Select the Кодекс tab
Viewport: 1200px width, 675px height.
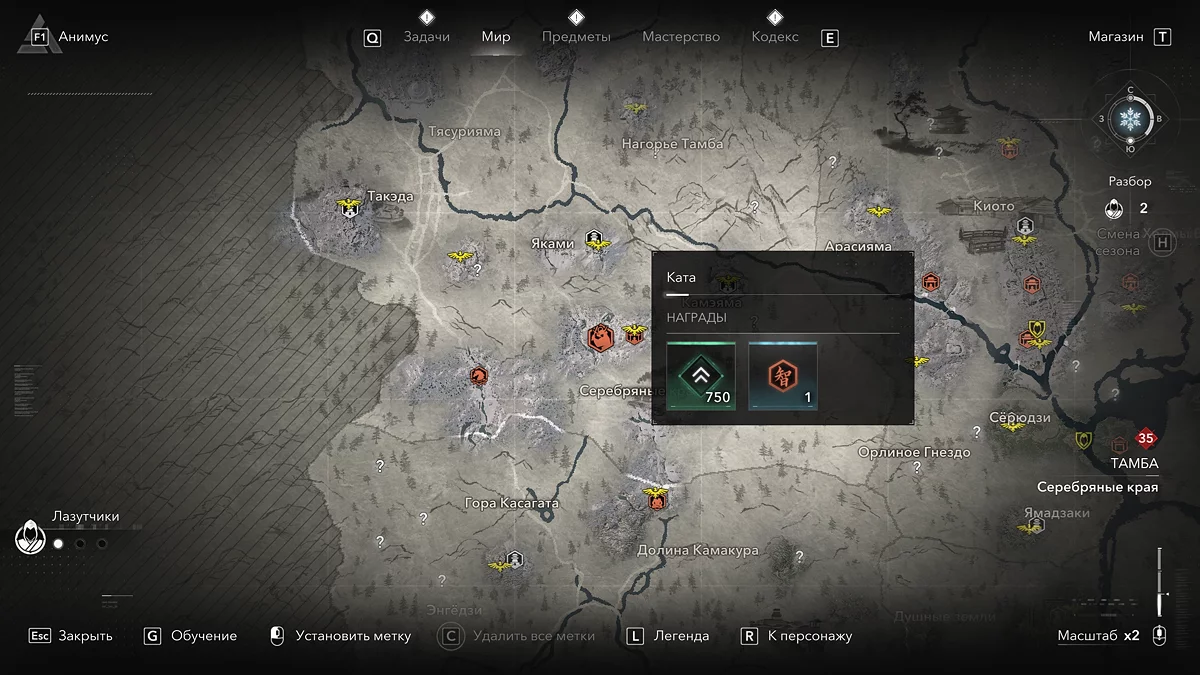tap(775, 37)
